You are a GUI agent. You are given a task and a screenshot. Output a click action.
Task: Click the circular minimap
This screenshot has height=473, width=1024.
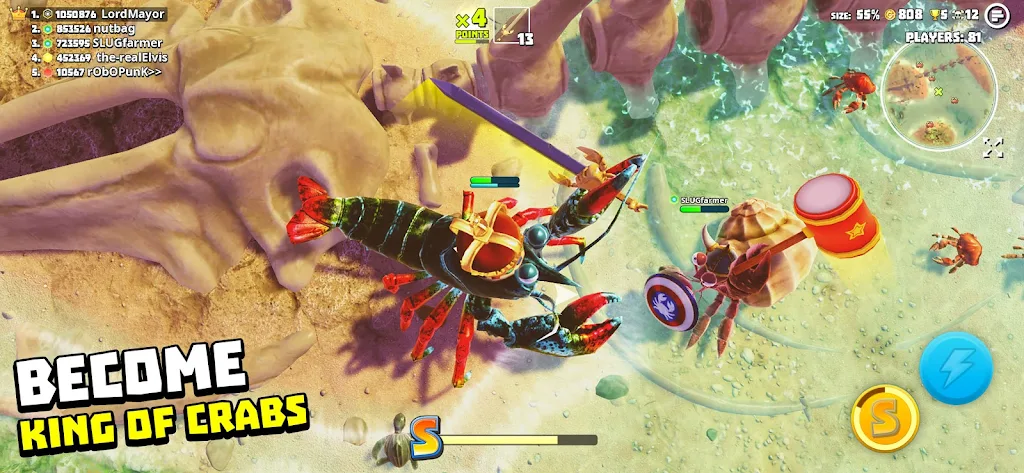pos(938,95)
